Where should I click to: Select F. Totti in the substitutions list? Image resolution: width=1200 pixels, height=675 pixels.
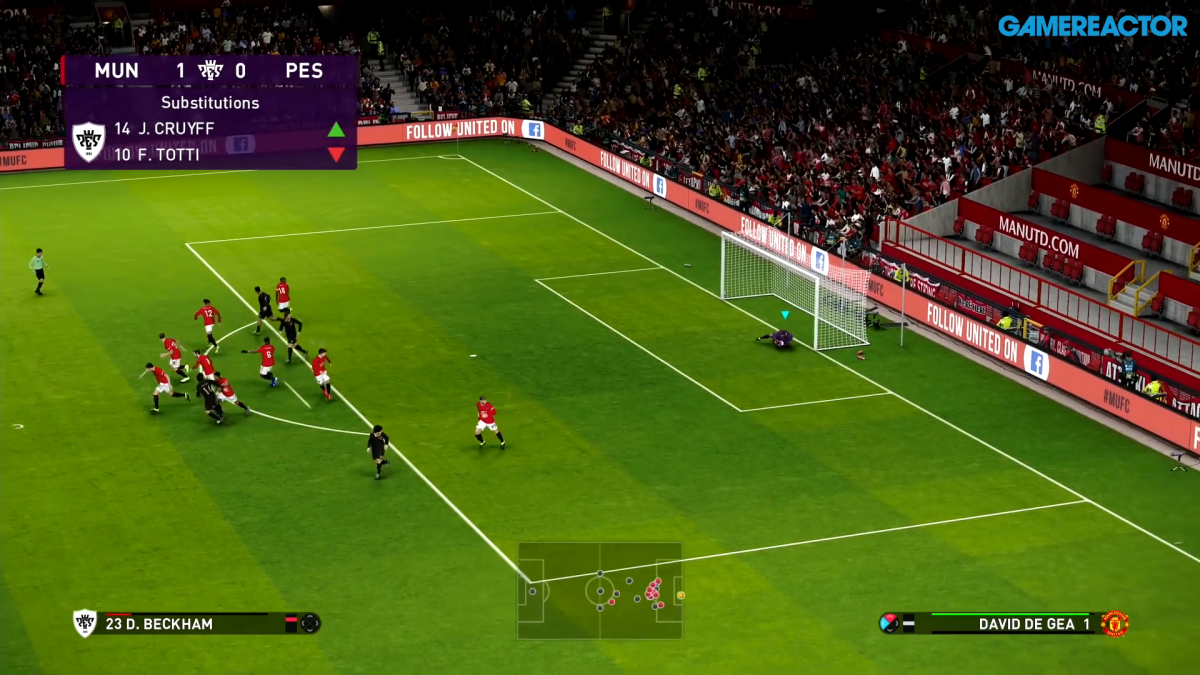pos(170,155)
